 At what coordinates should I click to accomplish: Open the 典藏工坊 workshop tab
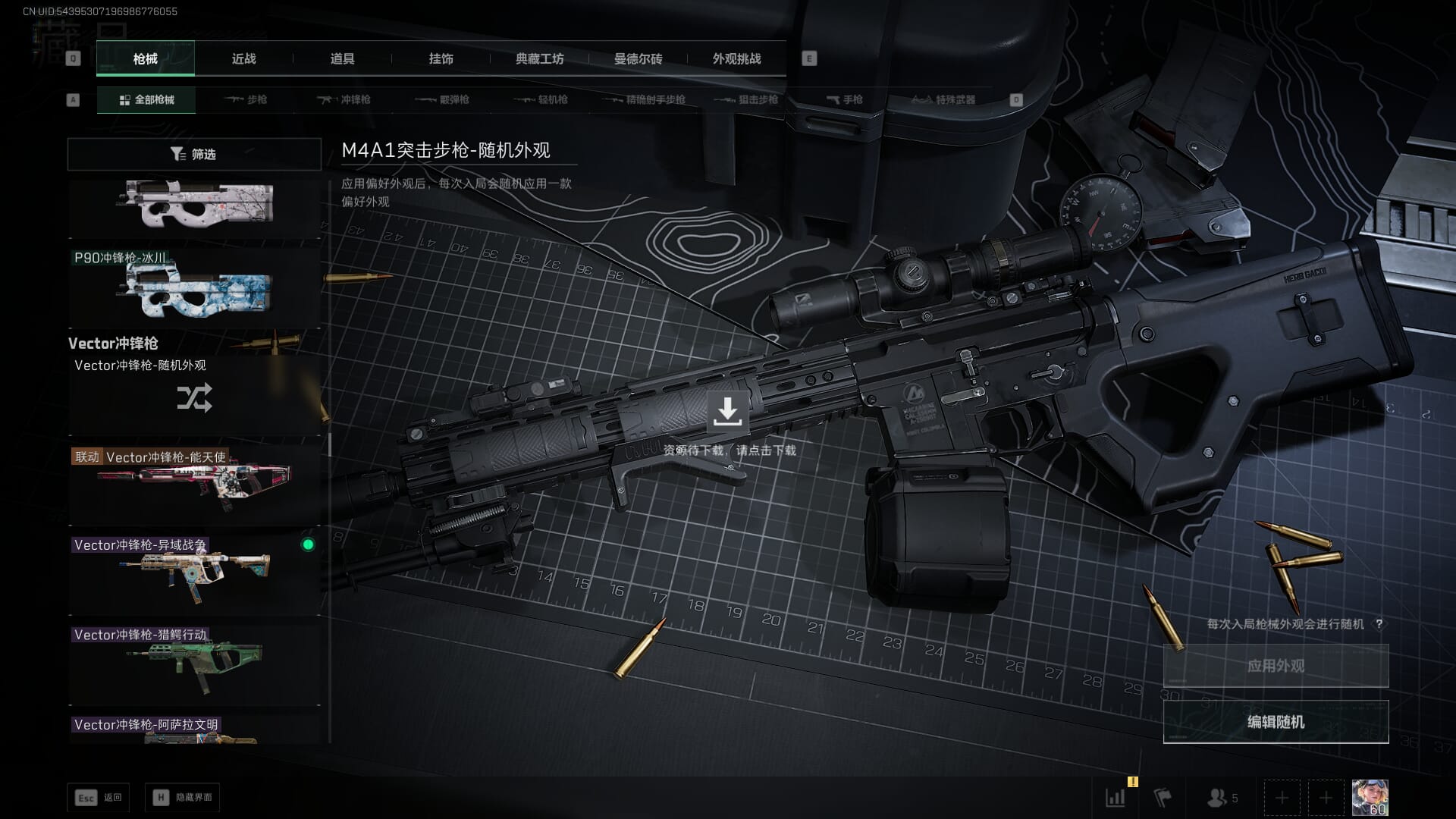539,58
